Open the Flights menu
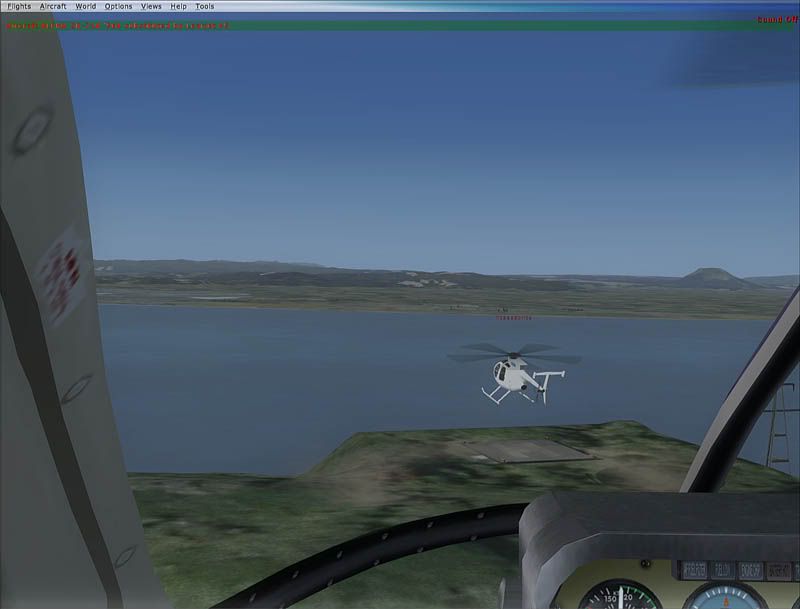 click(x=19, y=7)
